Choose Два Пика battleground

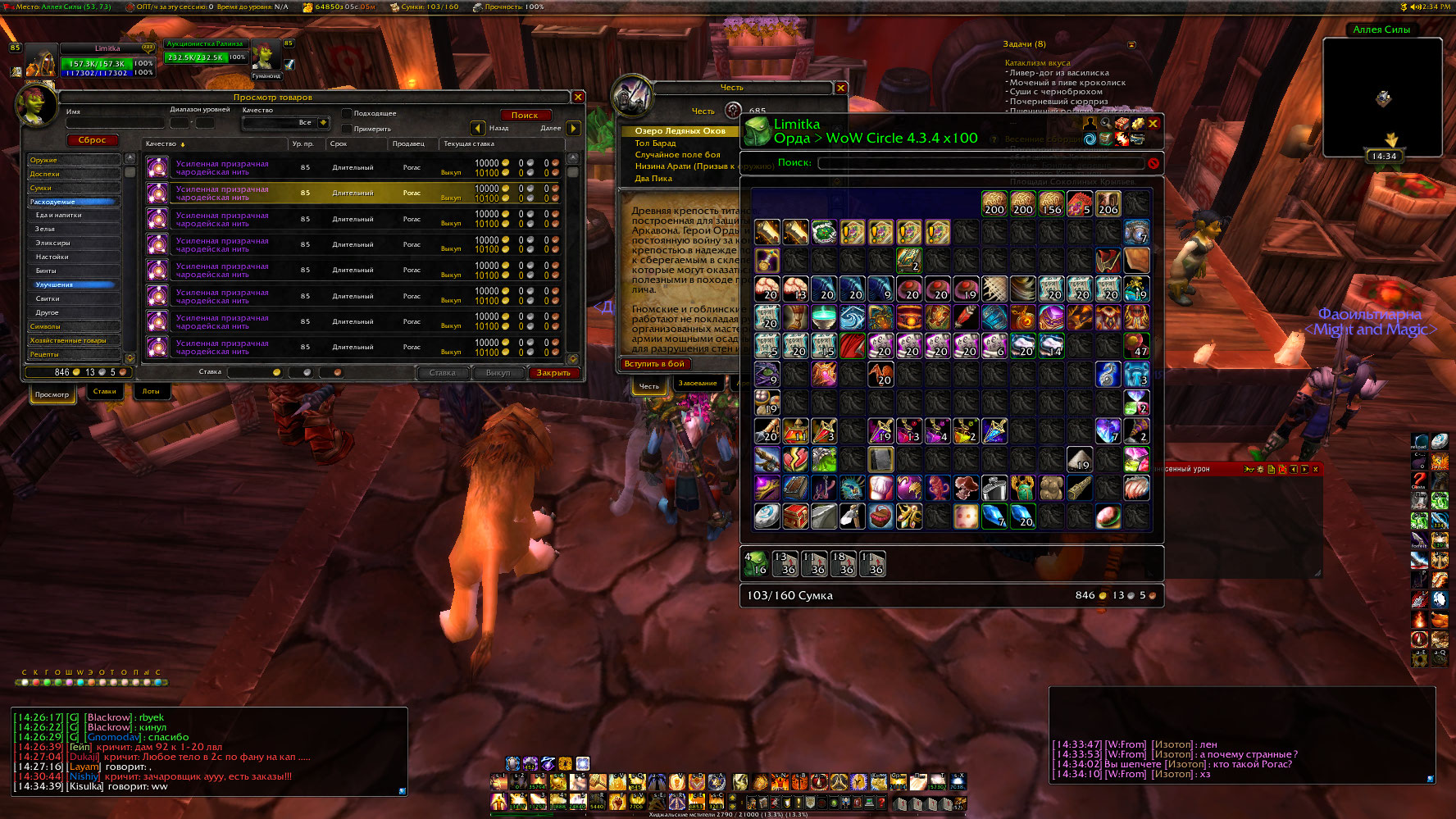(653, 178)
